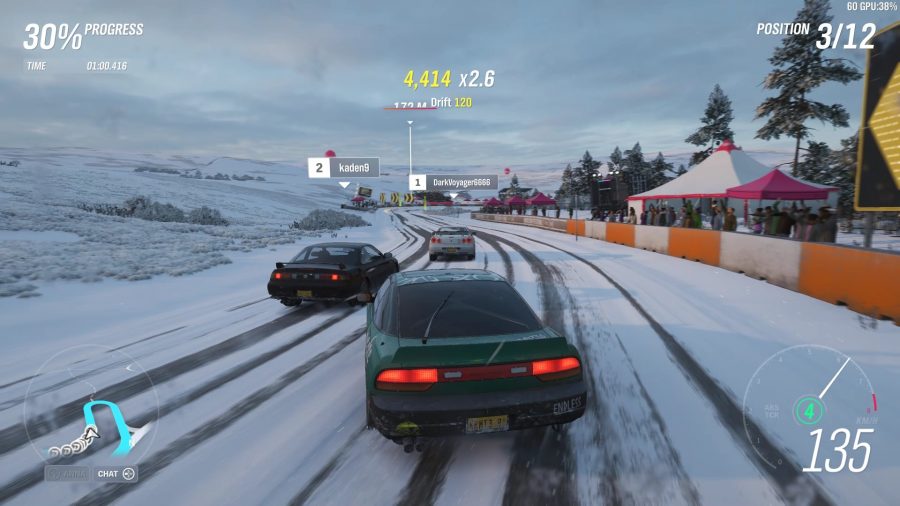Open the CHAT quick menu
Screen dimensions: 900x506
116,473
